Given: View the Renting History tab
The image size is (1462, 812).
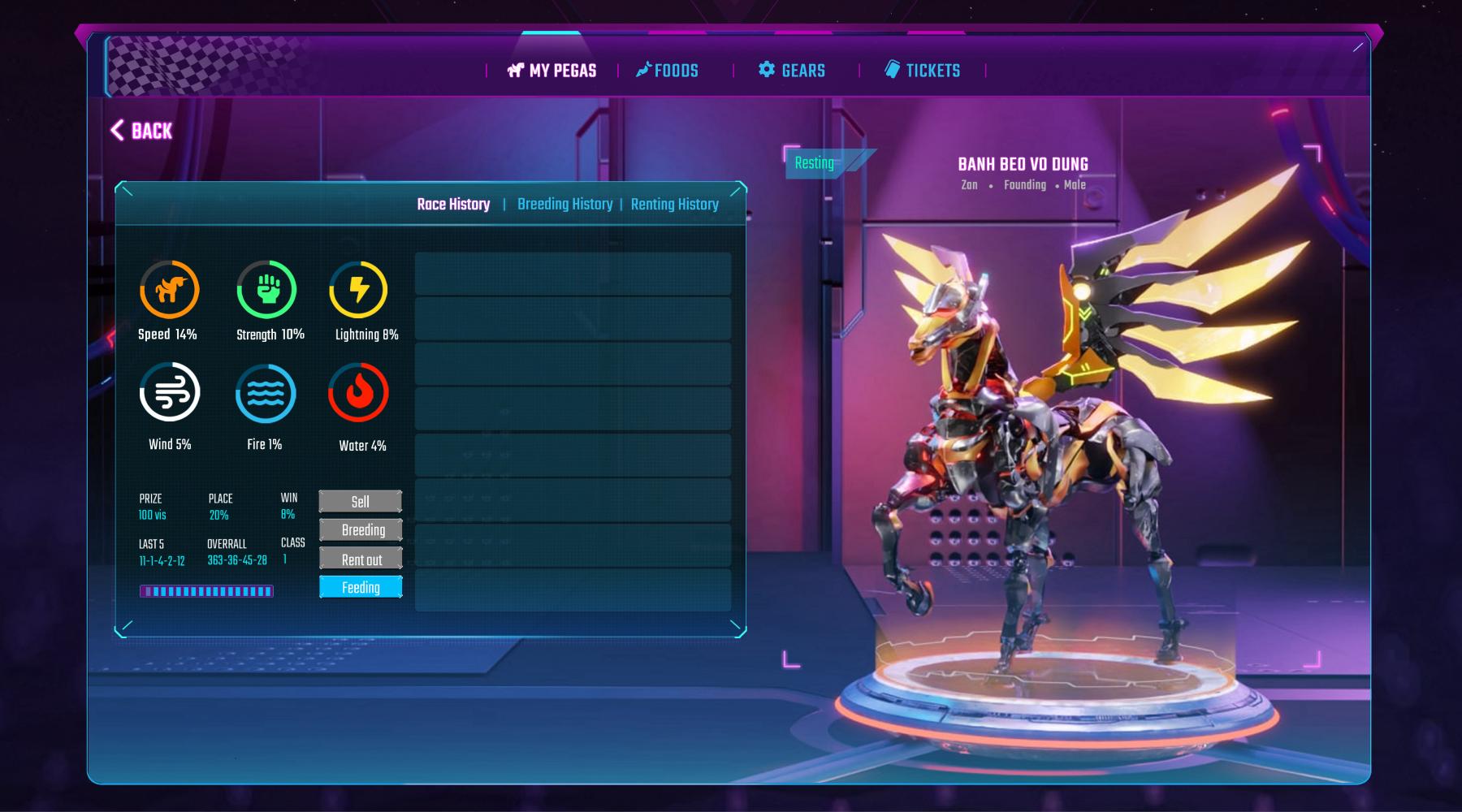Looking at the screenshot, I should tap(674, 205).
